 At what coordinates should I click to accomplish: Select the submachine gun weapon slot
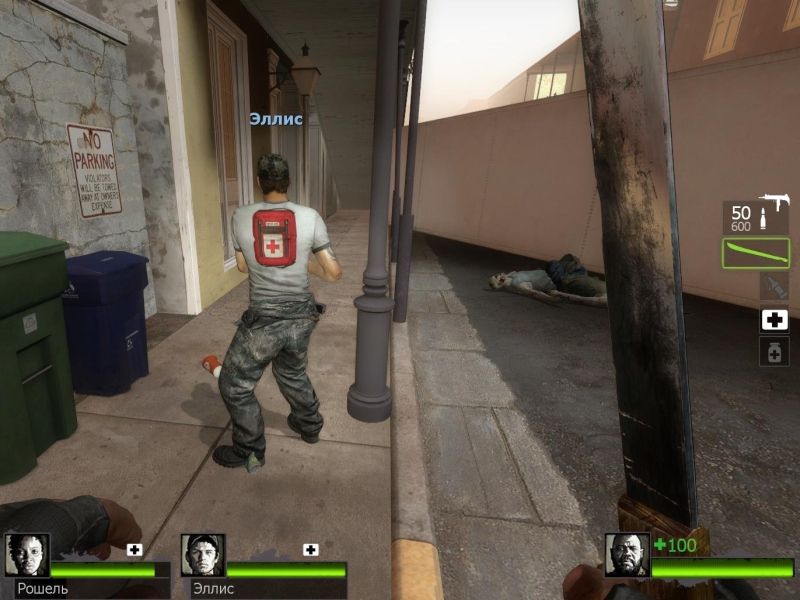755,217
